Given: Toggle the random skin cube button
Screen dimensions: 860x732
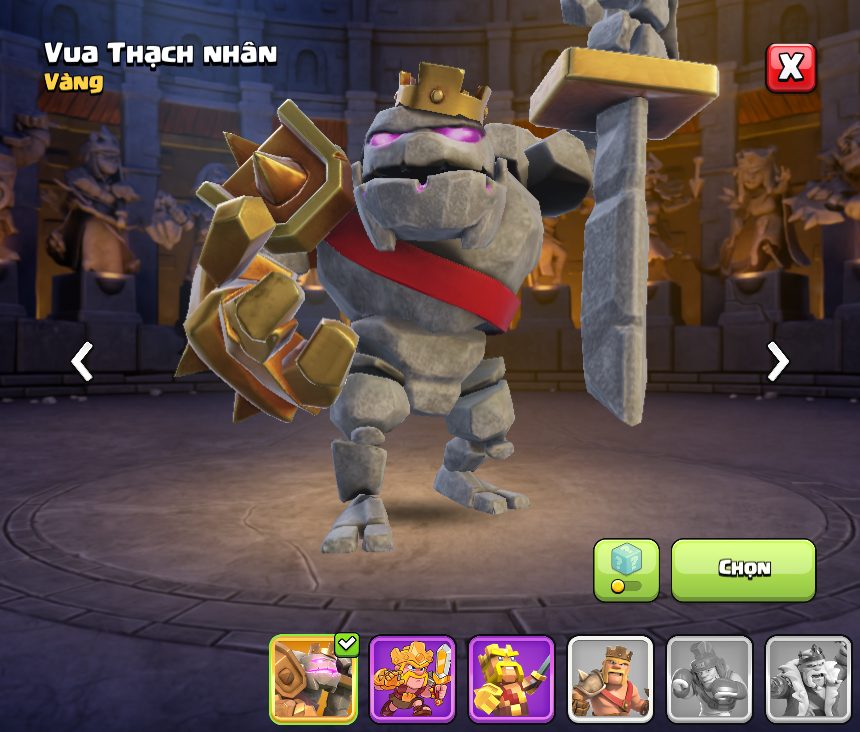Looking at the screenshot, I should 626,569.
